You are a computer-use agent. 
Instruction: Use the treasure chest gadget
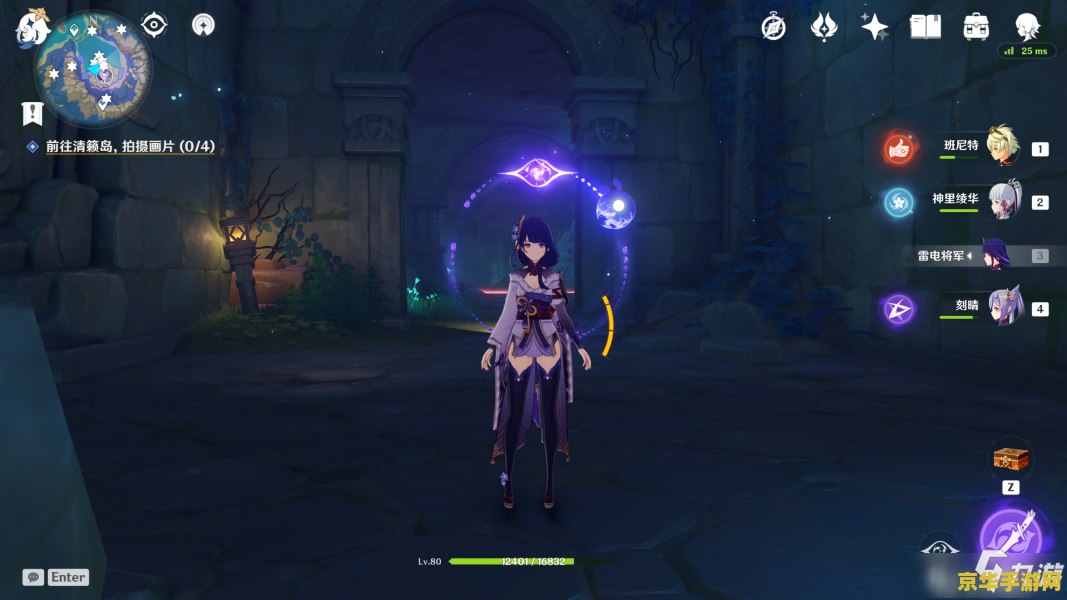[x=1010, y=459]
